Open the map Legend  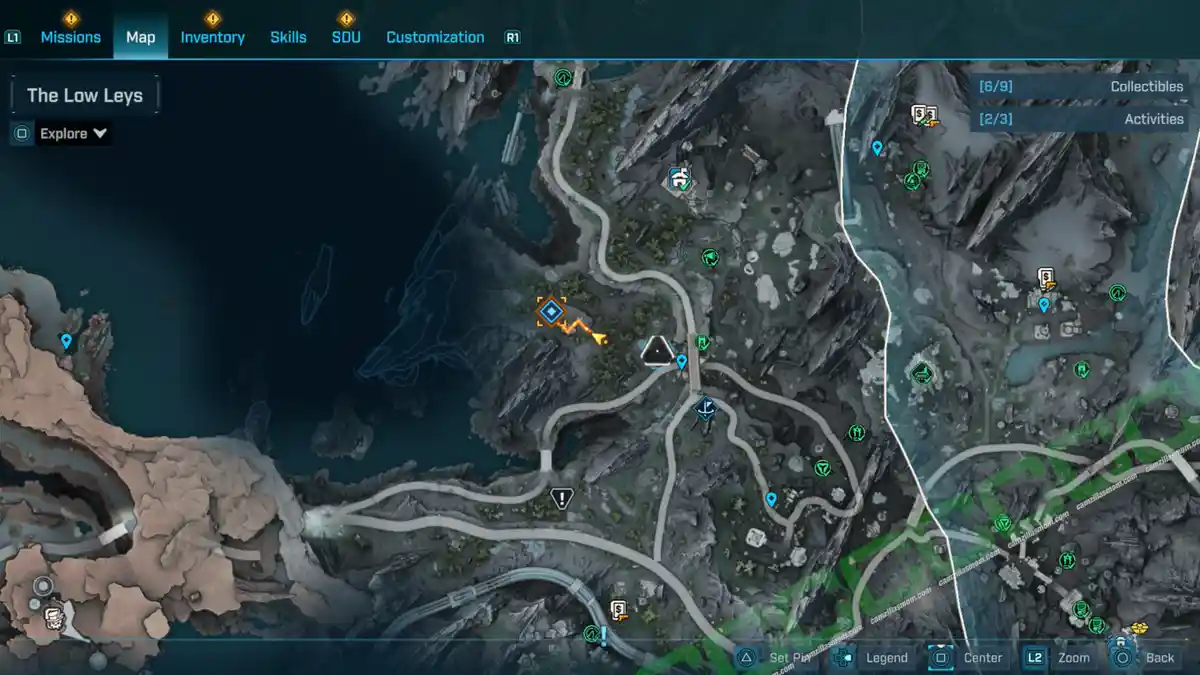point(873,657)
